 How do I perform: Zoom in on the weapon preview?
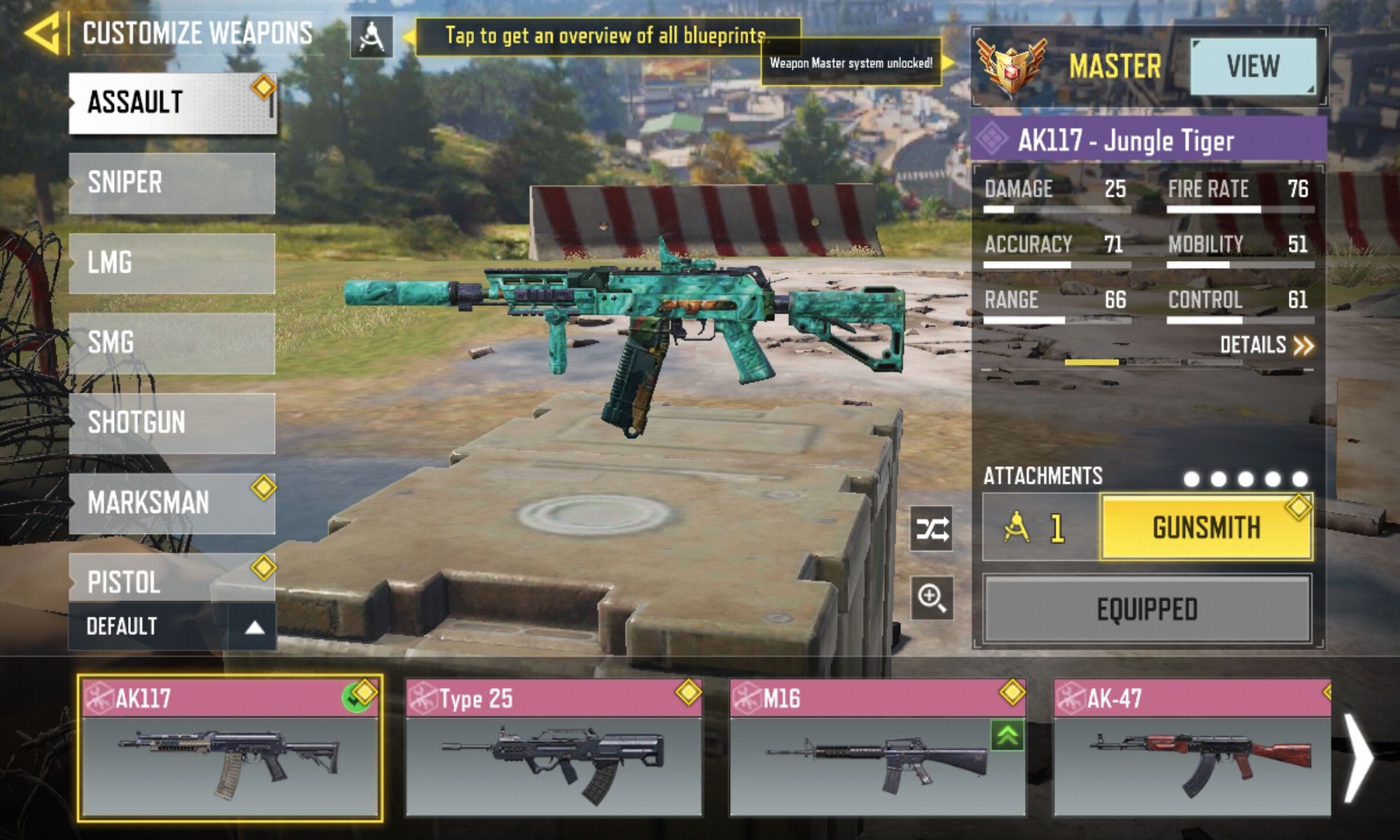[932, 598]
